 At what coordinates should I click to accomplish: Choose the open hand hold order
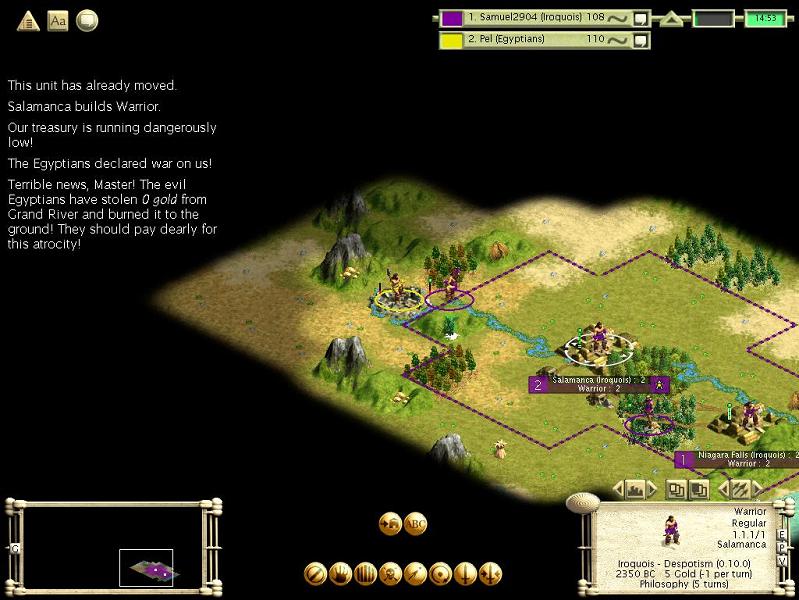click(341, 574)
